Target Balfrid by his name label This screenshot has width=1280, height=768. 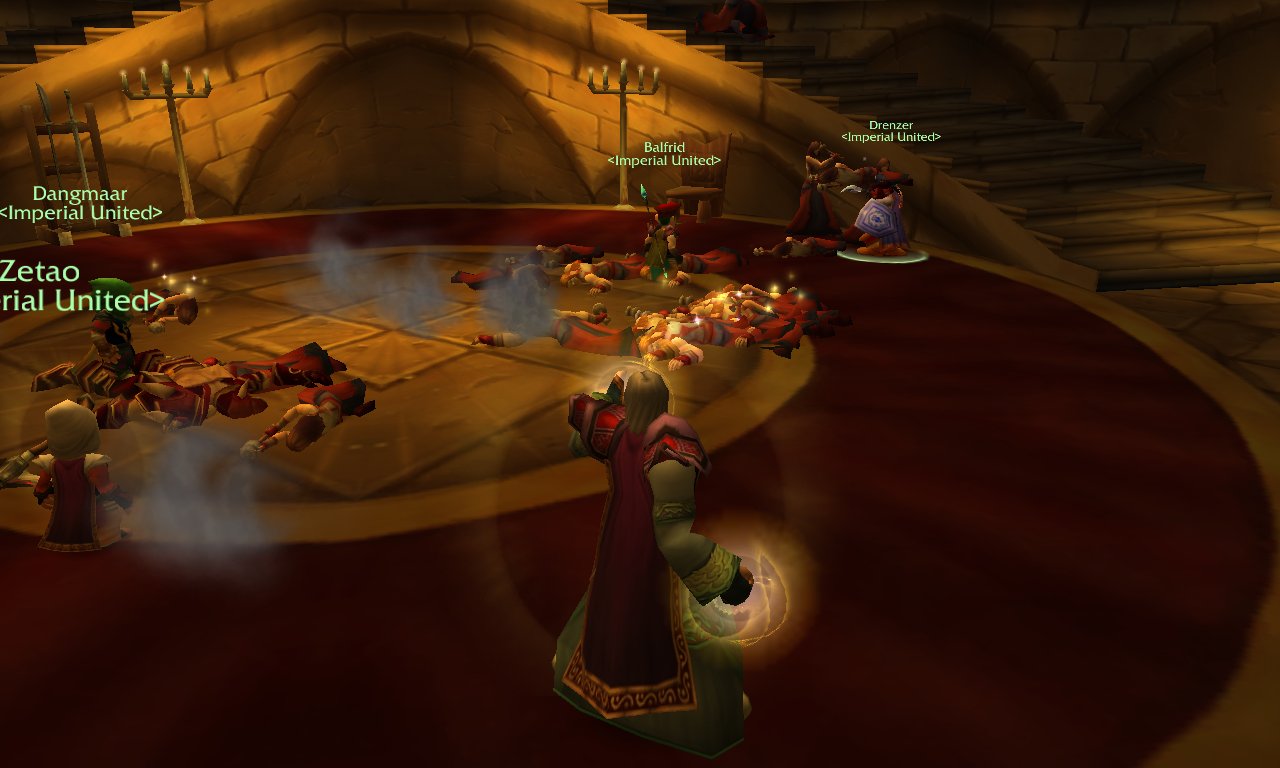[x=664, y=148]
